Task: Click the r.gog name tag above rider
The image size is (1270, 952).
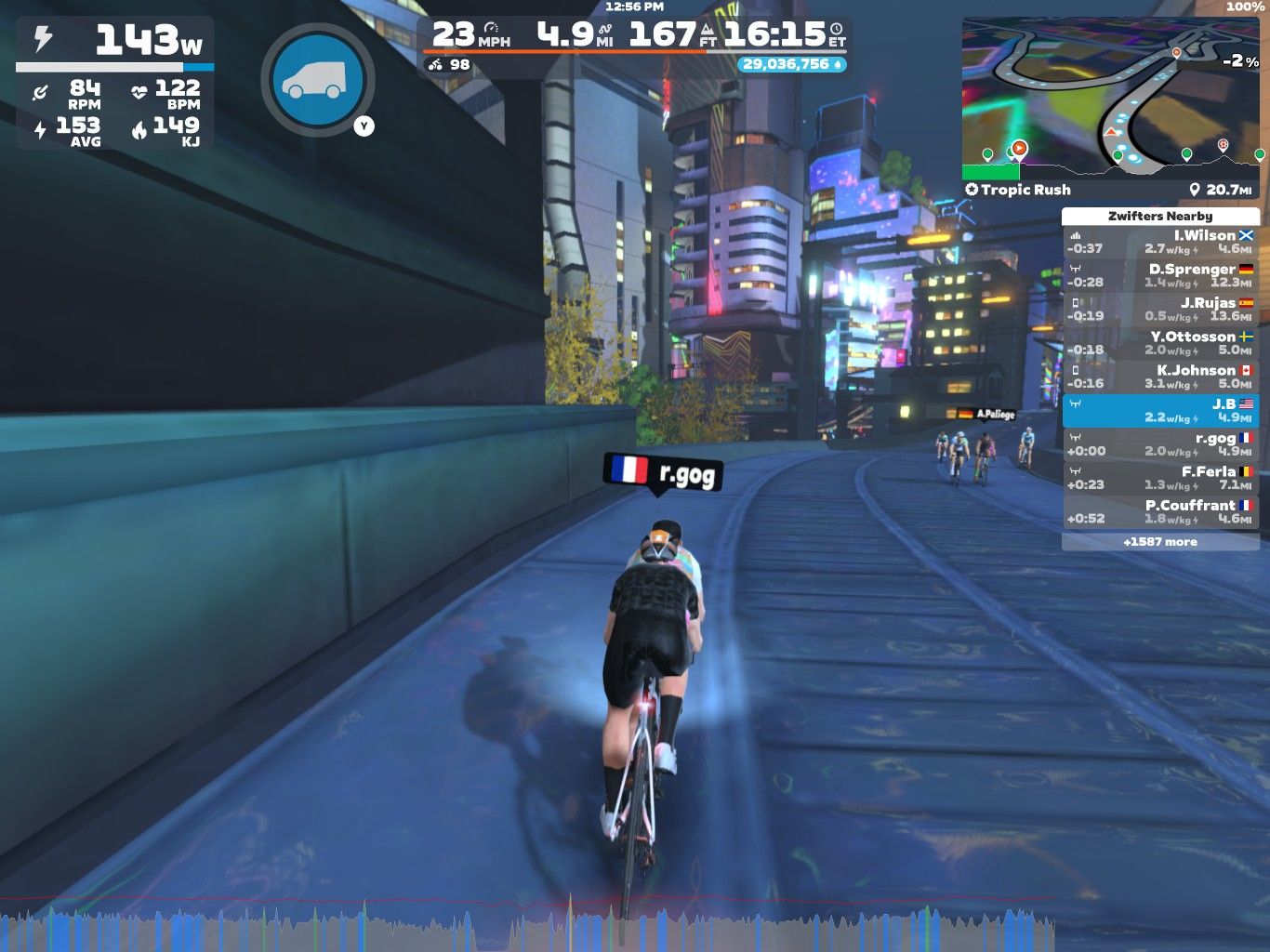Action: [x=663, y=472]
